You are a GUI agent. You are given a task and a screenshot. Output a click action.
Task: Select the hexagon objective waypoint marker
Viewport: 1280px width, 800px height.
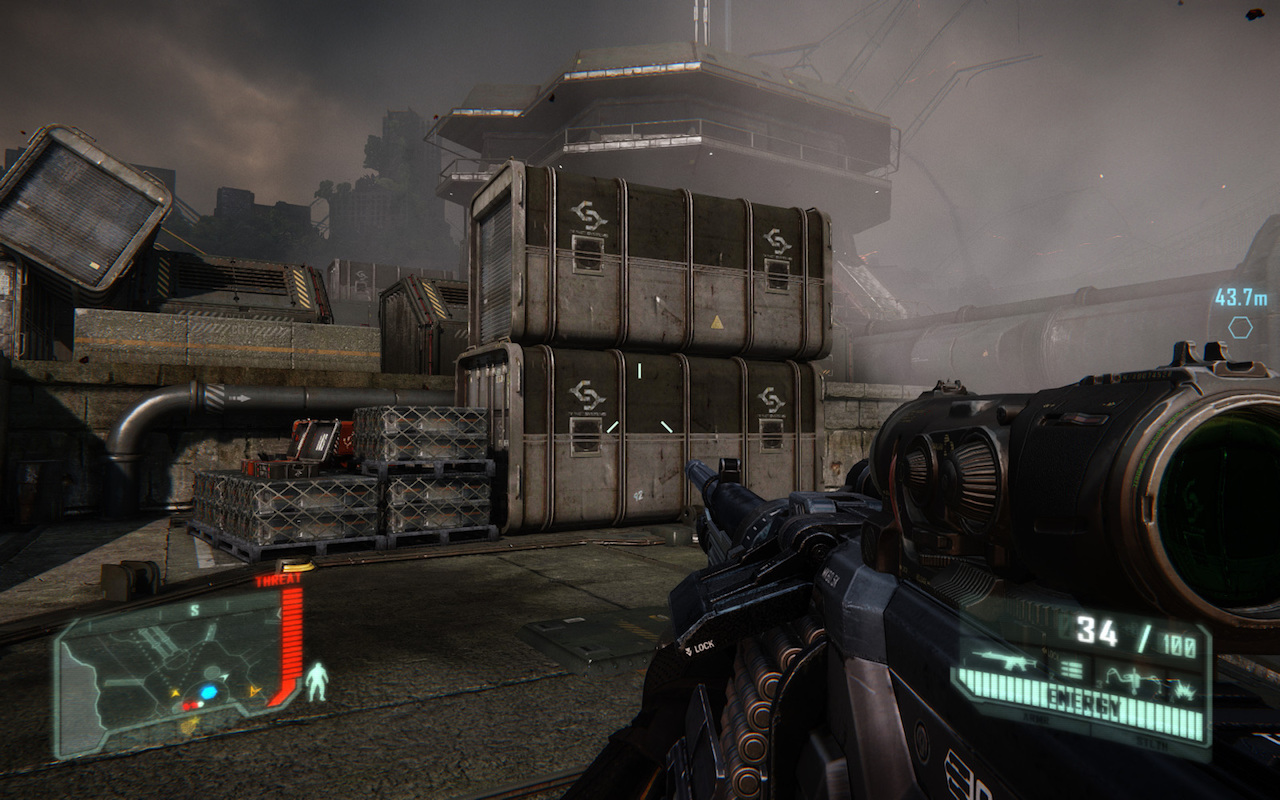(x=1240, y=327)
